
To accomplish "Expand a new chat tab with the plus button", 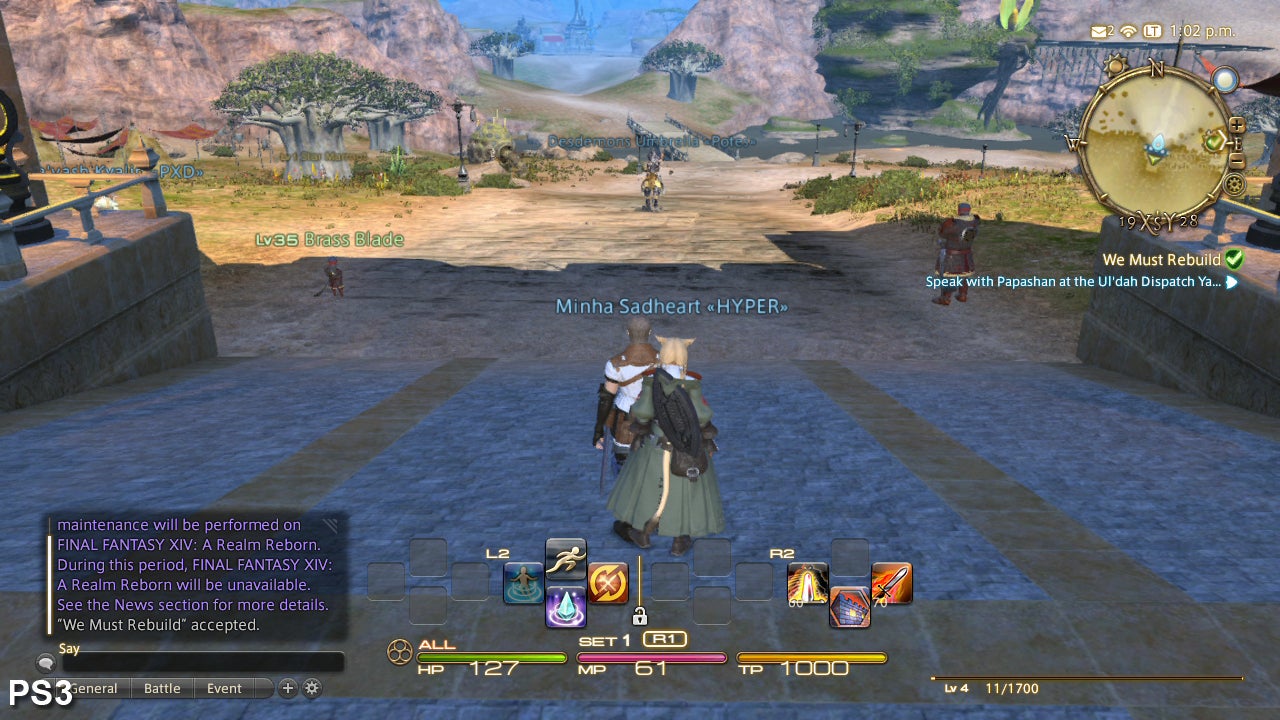I will [287, 689].
